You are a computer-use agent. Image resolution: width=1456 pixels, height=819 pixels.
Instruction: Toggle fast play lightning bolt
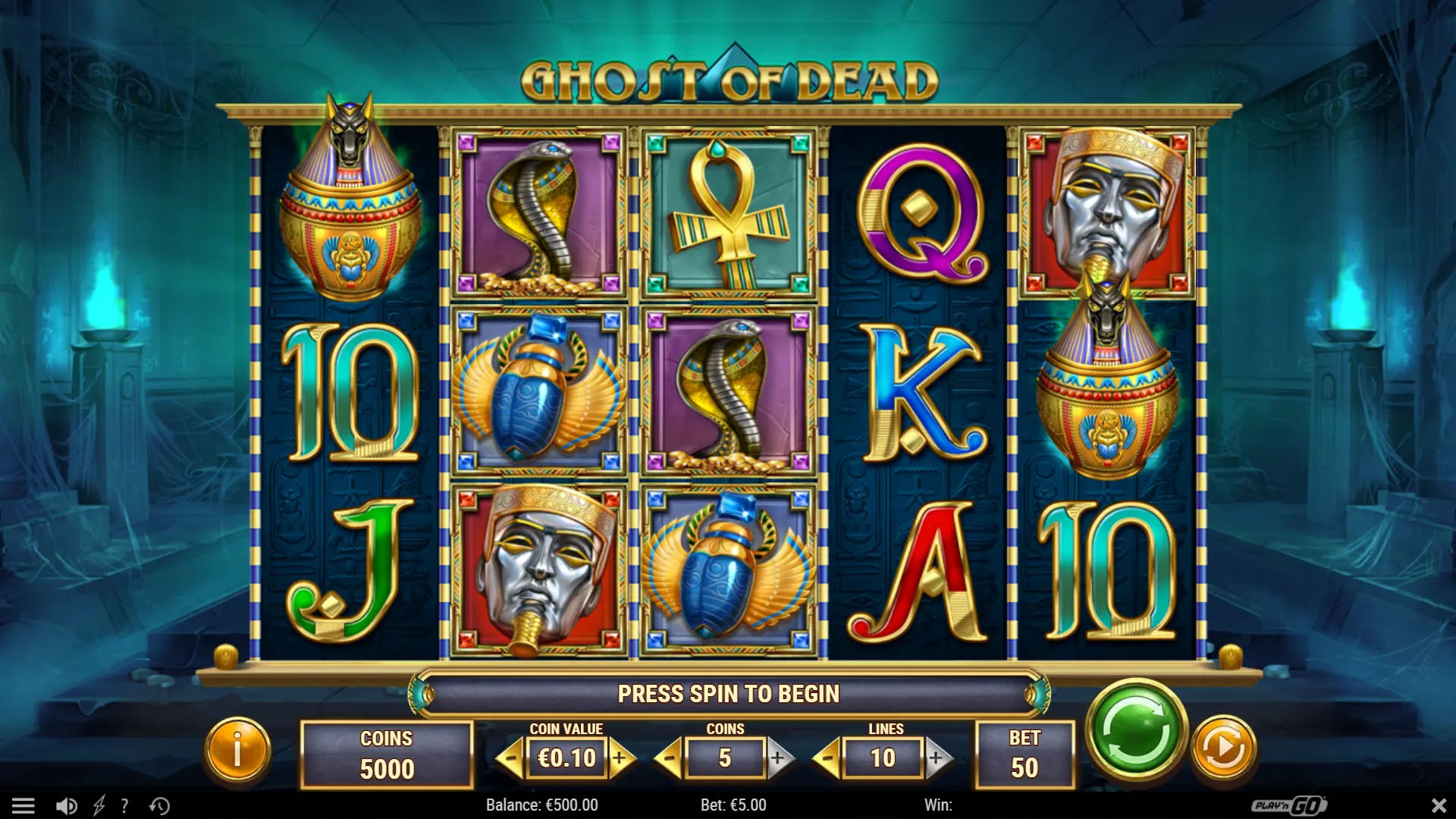[99, 805]
